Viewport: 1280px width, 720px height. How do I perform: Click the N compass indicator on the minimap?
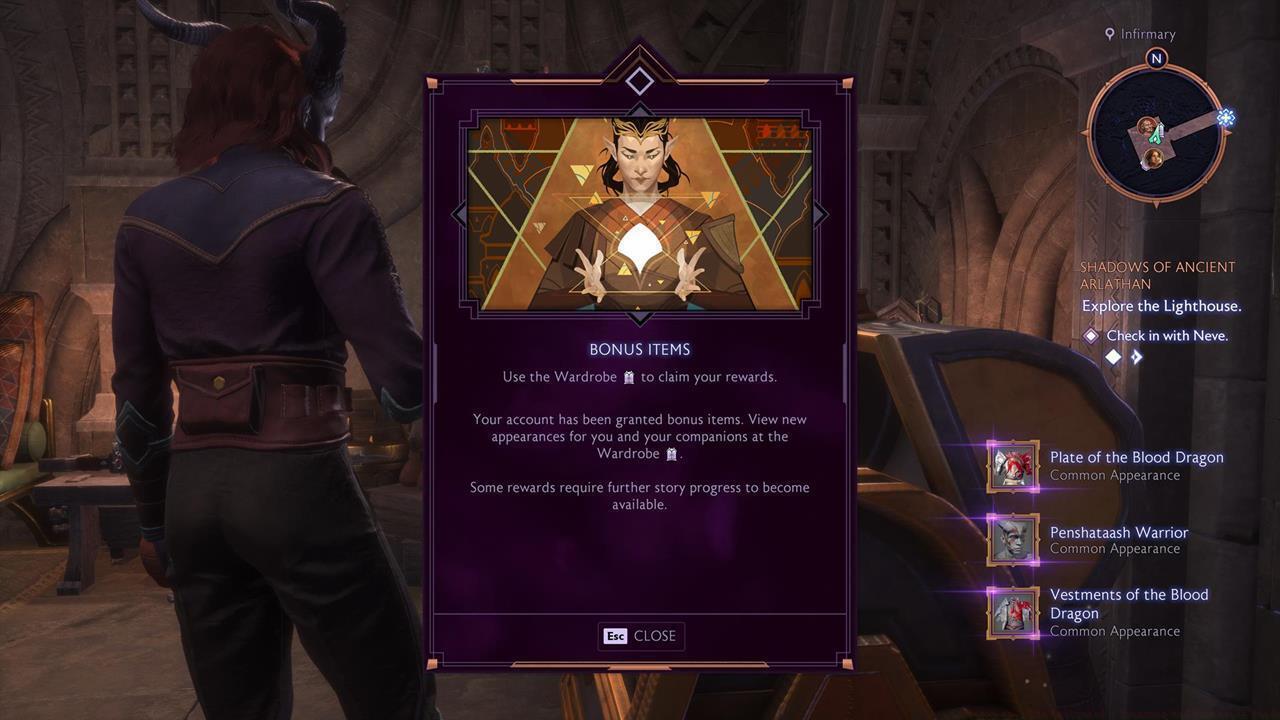(x=1155, y=58)
